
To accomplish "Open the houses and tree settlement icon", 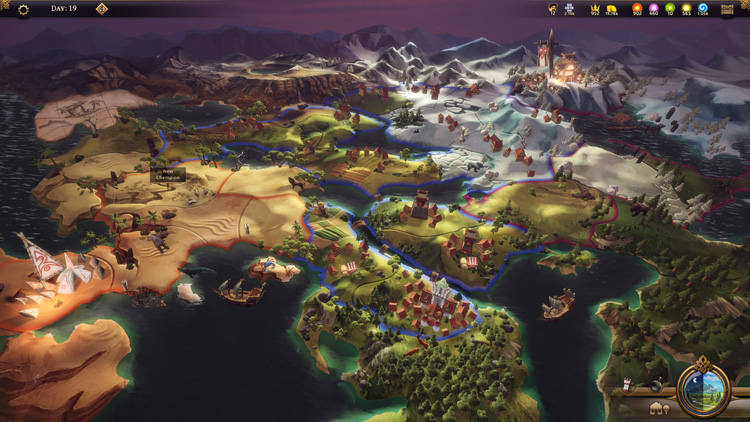I will coord(659,409).
